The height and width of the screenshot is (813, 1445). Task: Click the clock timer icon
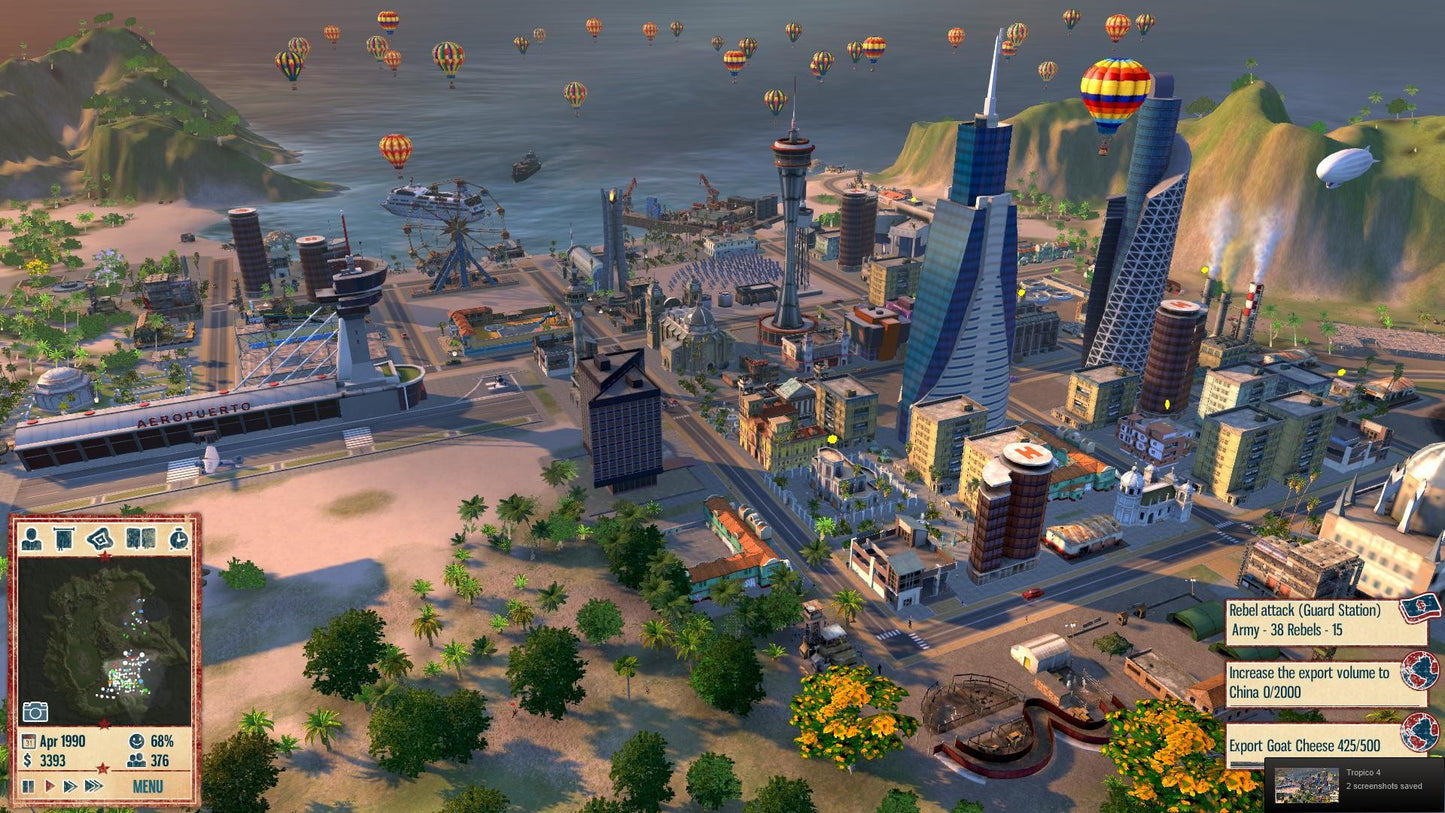178,540
